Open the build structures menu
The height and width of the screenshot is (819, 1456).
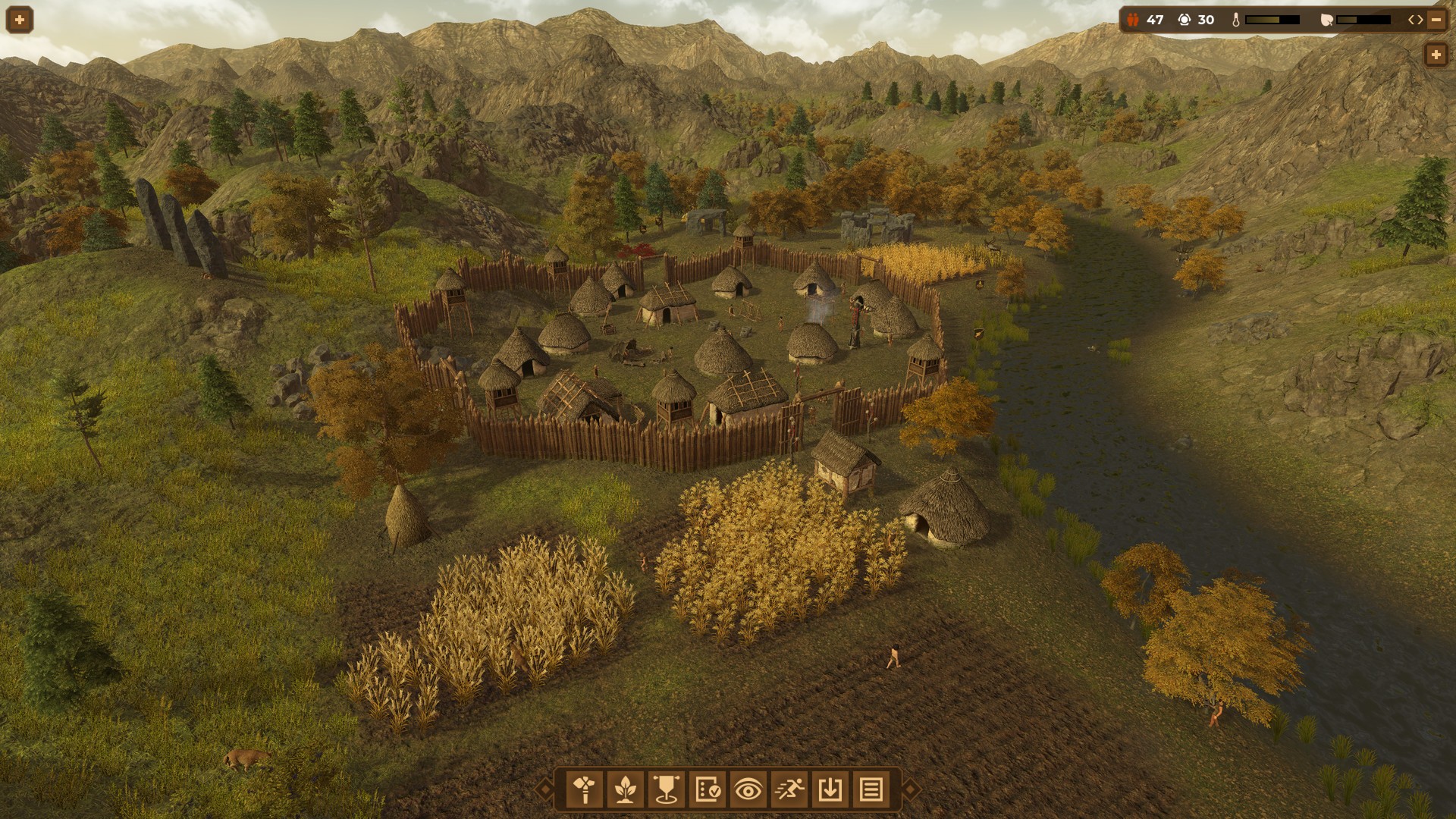(x=584, y=789)
